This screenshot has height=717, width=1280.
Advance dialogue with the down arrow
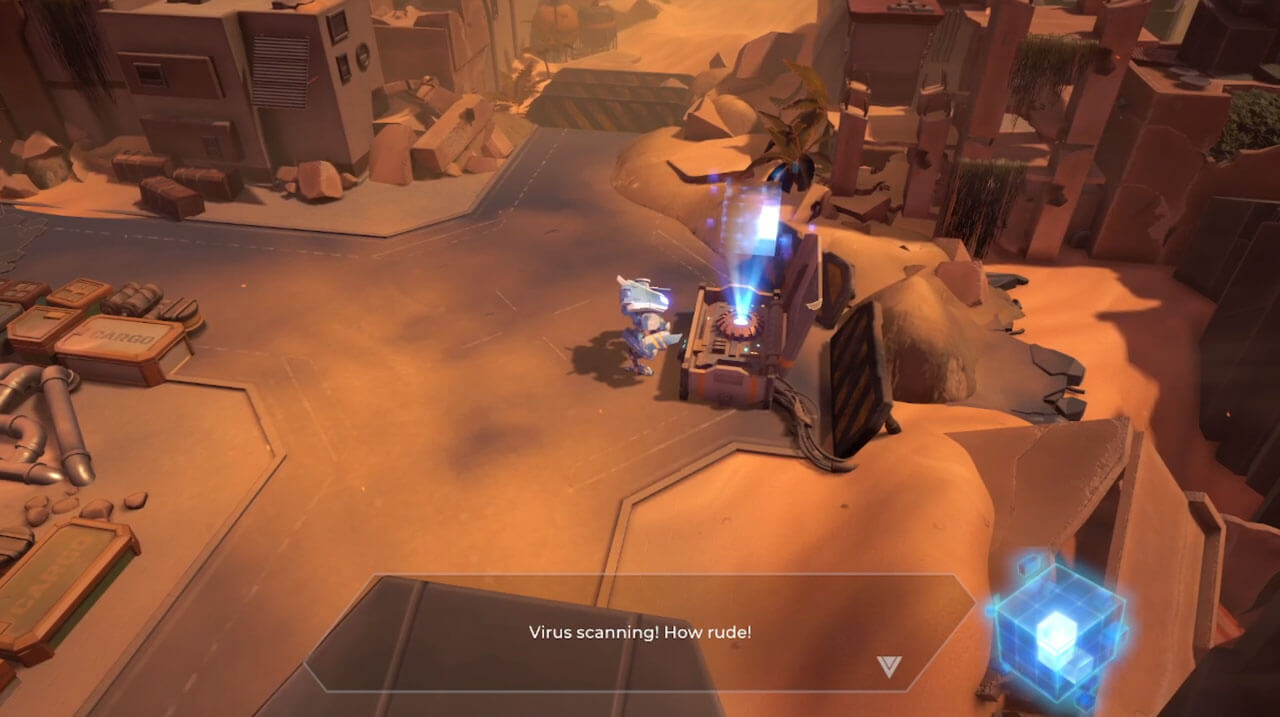point(888,666)
